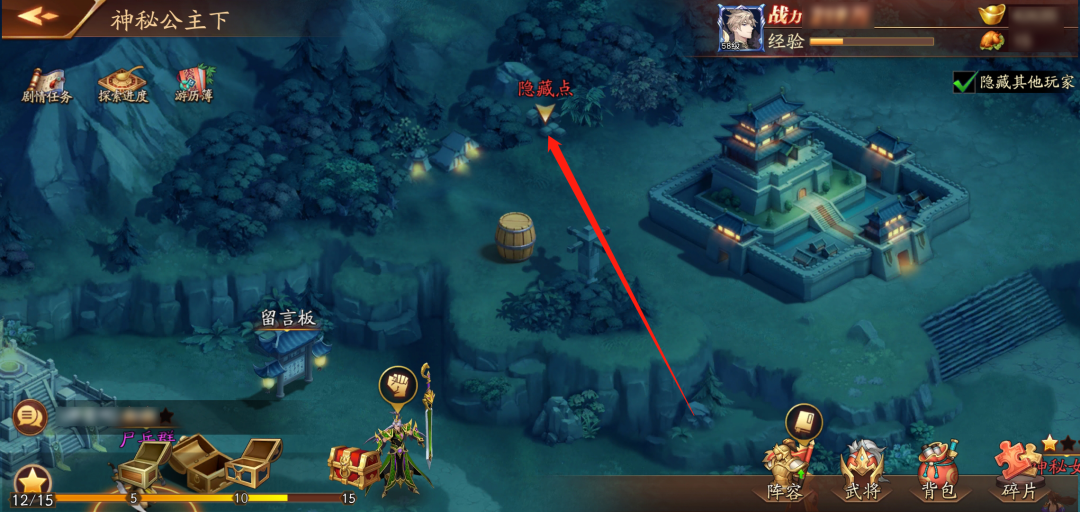Tap the 隐藏点 hidden point marker
This screenshot has height=512, width=1080.
(544, 113)
